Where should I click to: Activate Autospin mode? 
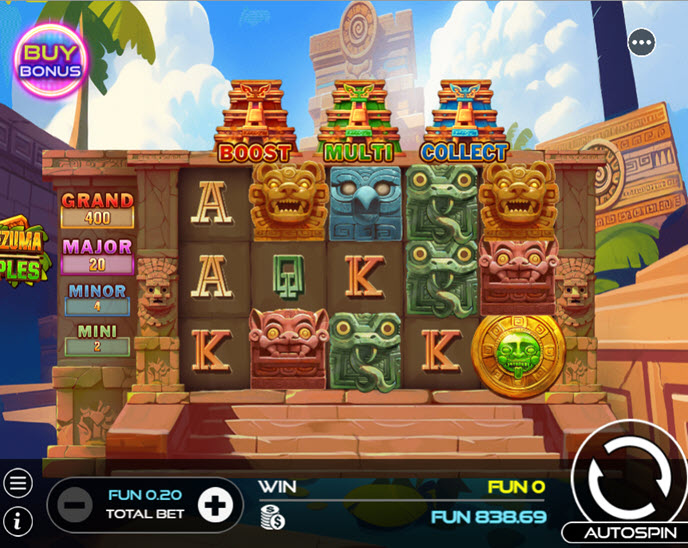click(625, 533)
